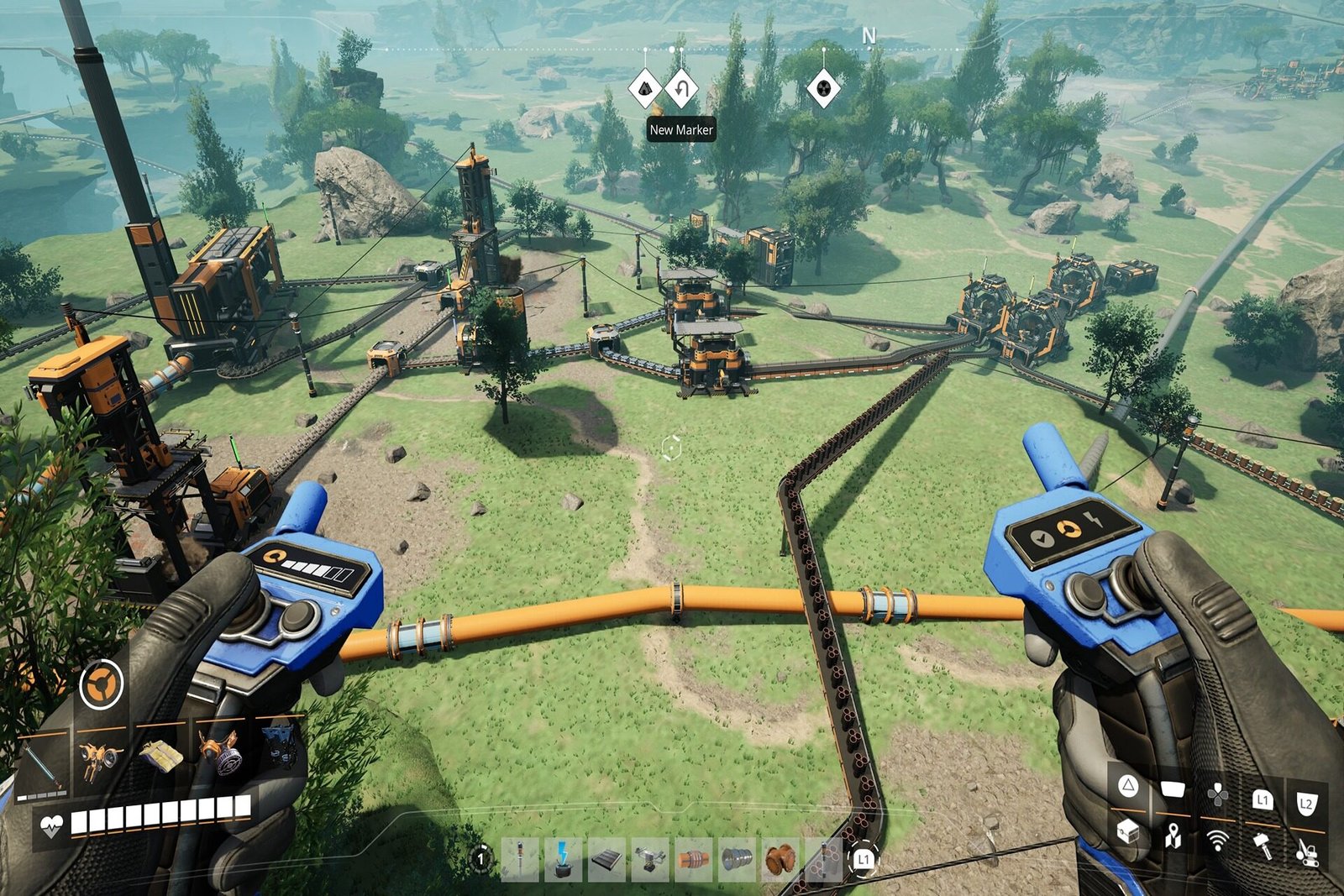Image resolution: width=1344 pixels, height=896 pixels.
Task: Open the Build Menu via the hammer icon
Action: pyautogui.click(x=1261, y=846)
